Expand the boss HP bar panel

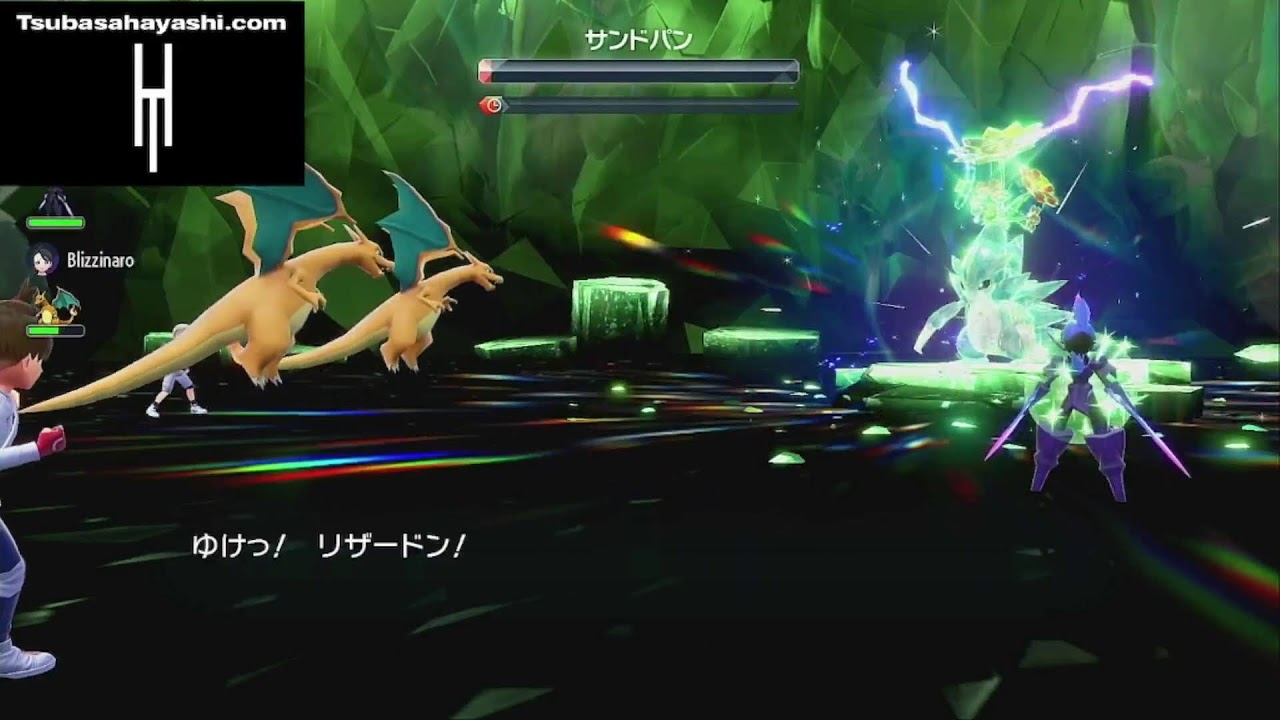640,70
